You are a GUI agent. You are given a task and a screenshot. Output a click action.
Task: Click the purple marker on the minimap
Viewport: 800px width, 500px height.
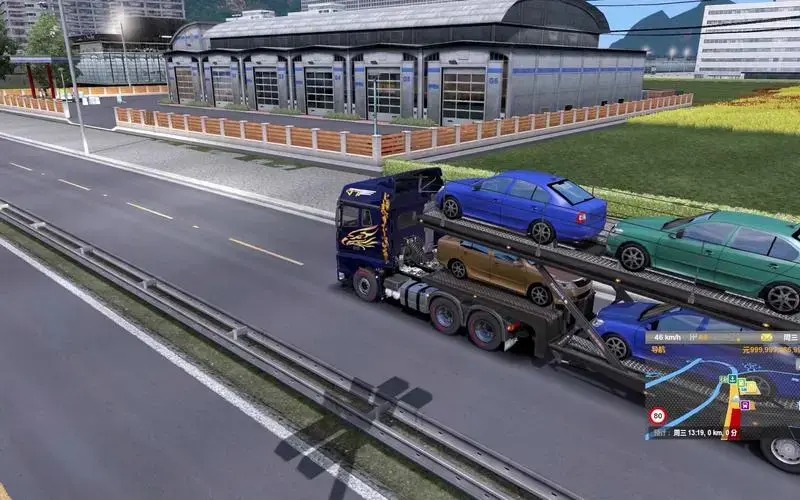744,404
